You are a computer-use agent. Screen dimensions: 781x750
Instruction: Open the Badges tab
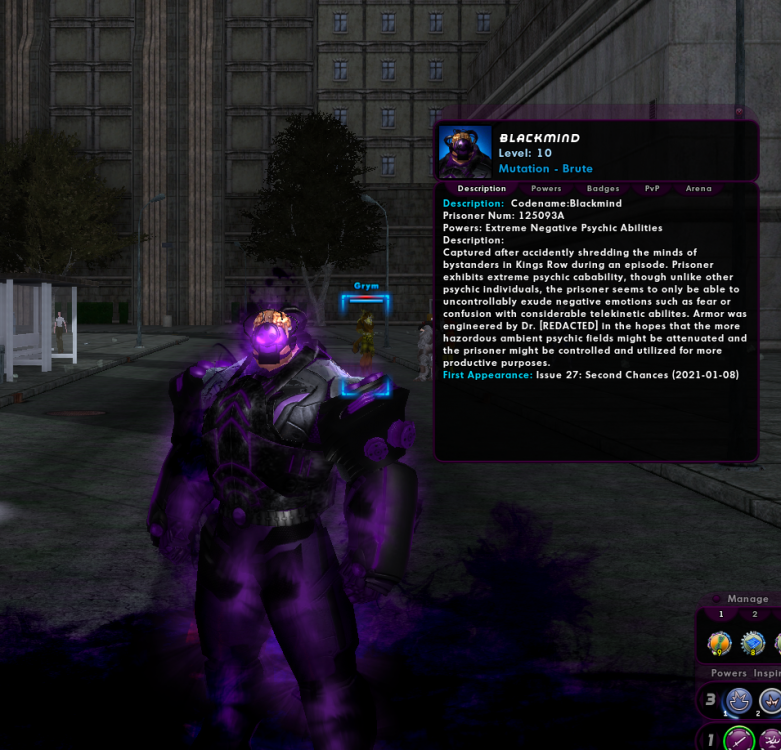pyautogui.click(x=603, y=188)
